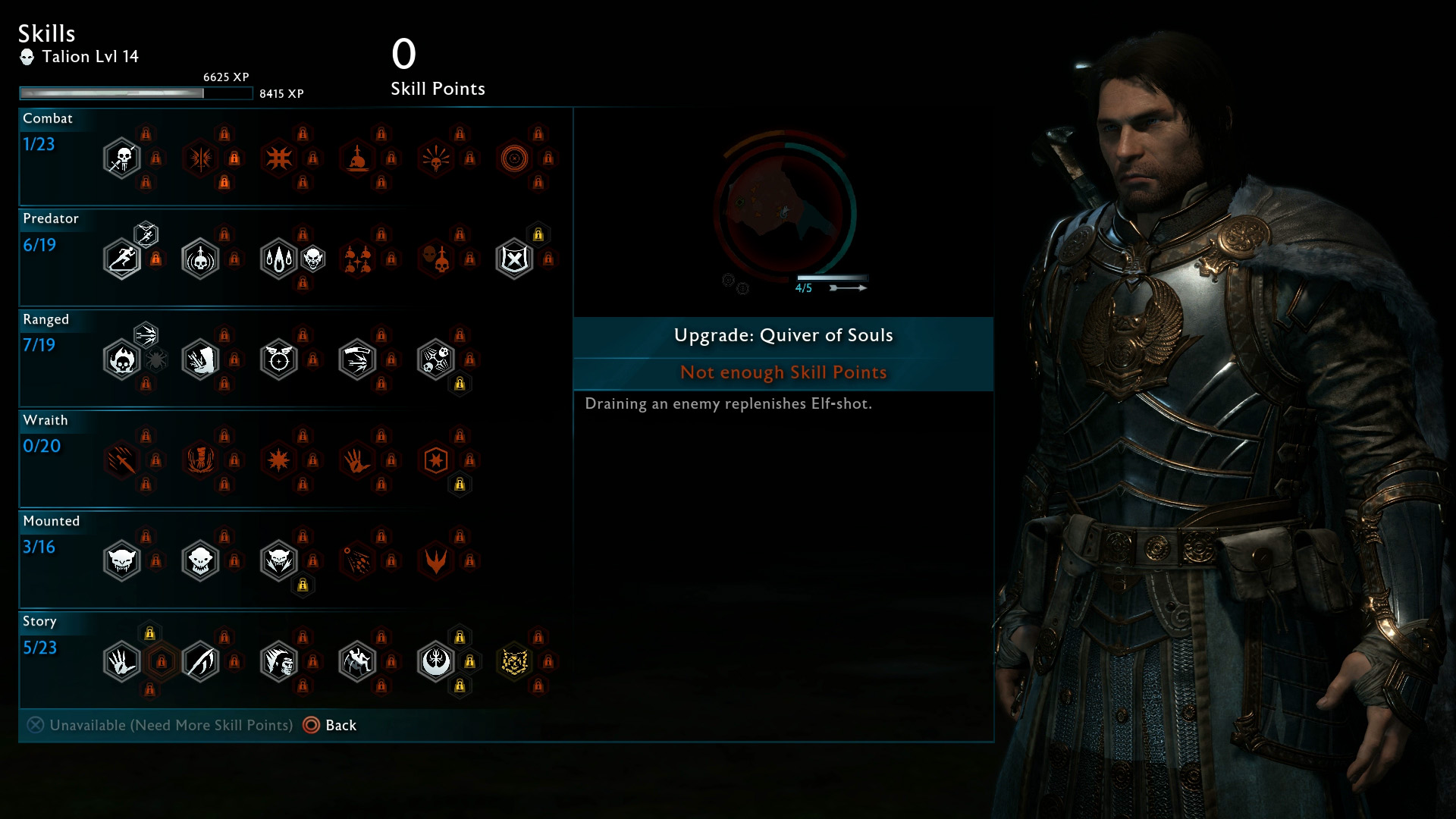
Task: Select the crossed-out shield Predator skill
Action: click(x=514, y=259)
